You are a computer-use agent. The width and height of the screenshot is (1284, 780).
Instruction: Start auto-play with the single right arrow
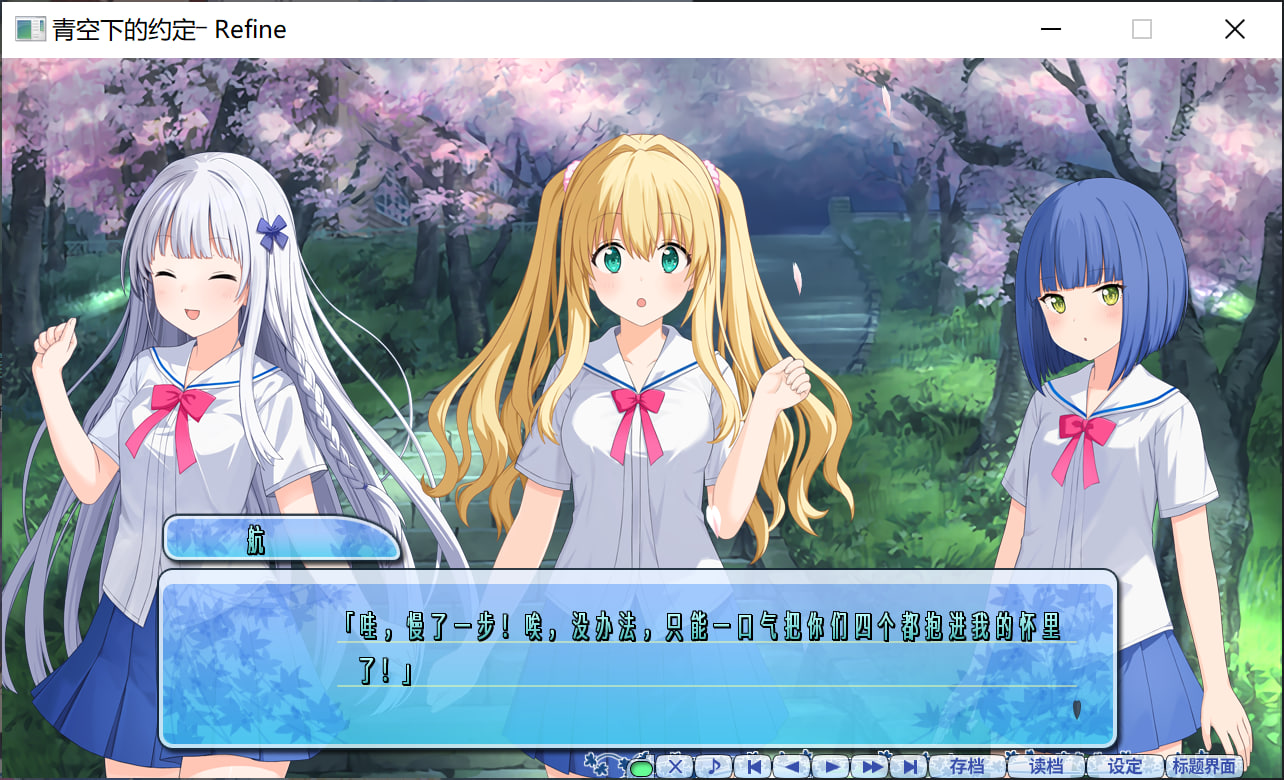pos(831,767)
